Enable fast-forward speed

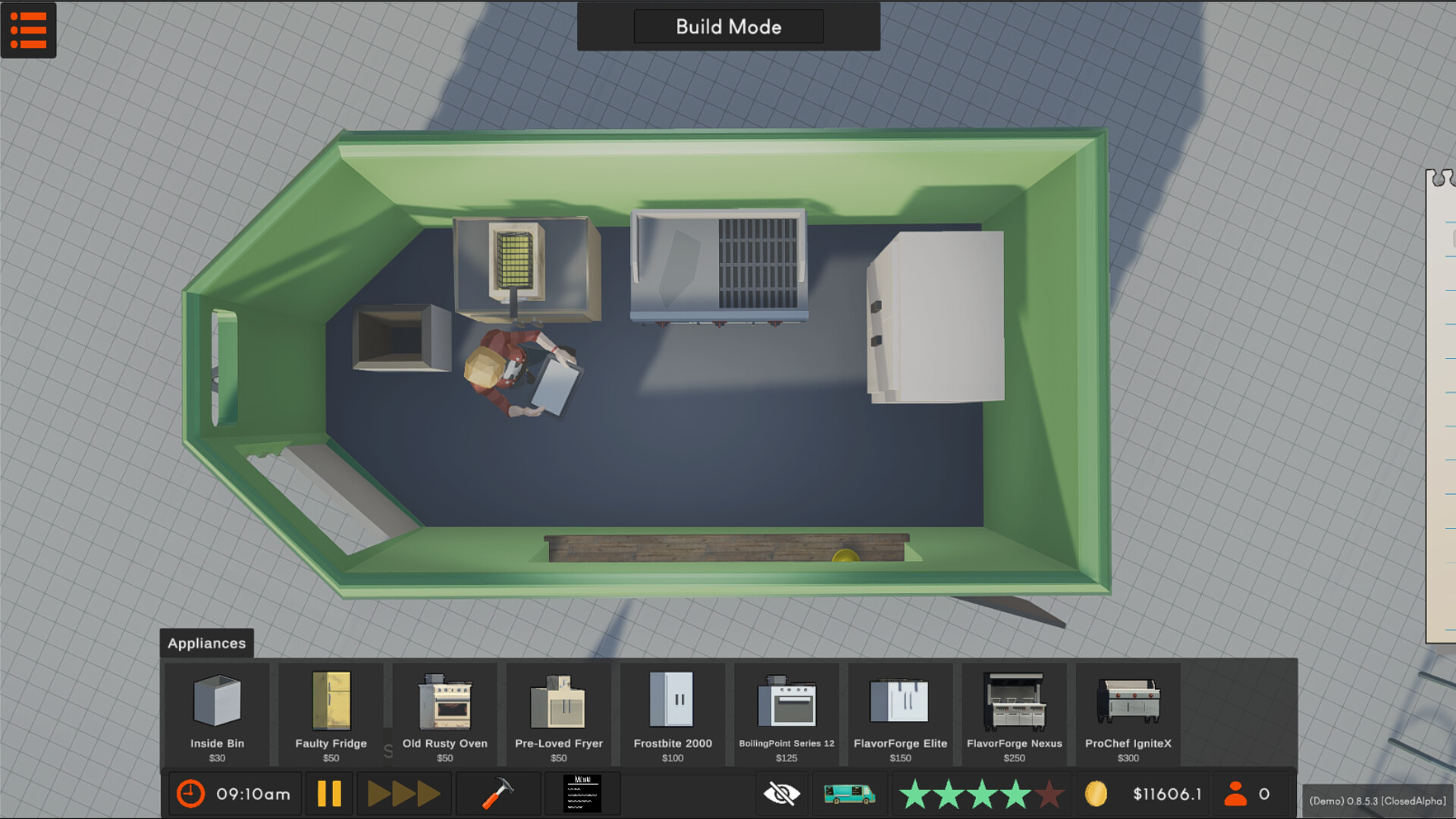[404, 793]
